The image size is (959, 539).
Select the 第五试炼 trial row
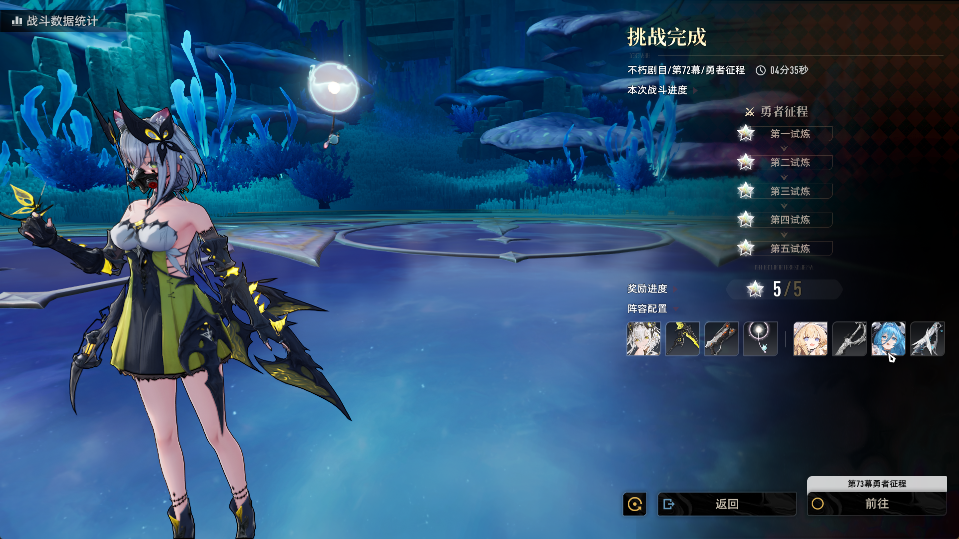(789, 248)
